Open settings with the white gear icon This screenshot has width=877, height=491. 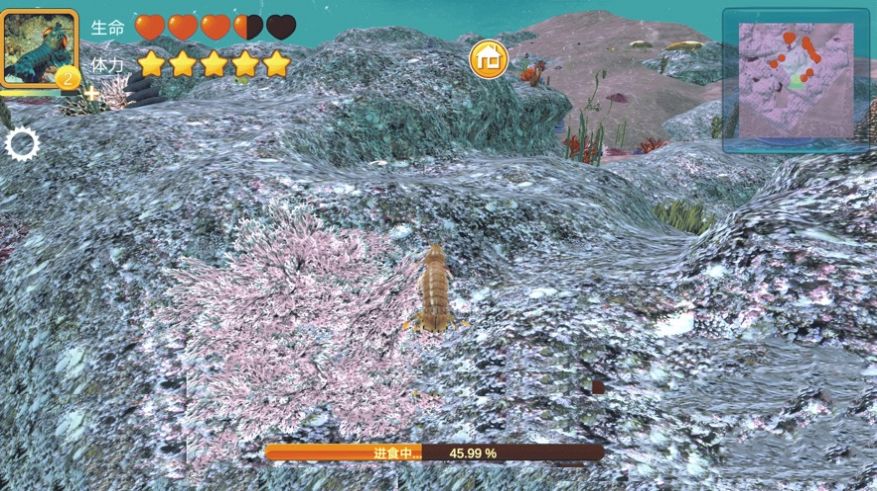22,145
